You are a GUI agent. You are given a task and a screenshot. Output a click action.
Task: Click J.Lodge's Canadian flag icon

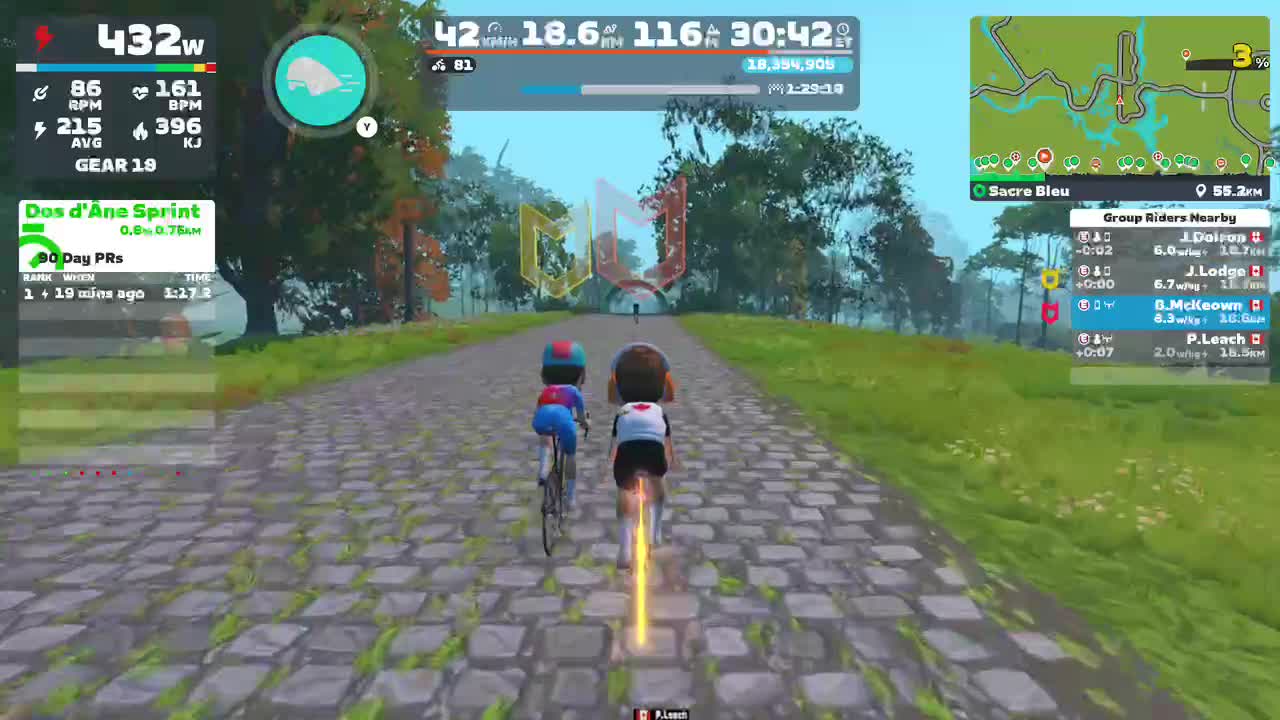[x=1256, y=271]
